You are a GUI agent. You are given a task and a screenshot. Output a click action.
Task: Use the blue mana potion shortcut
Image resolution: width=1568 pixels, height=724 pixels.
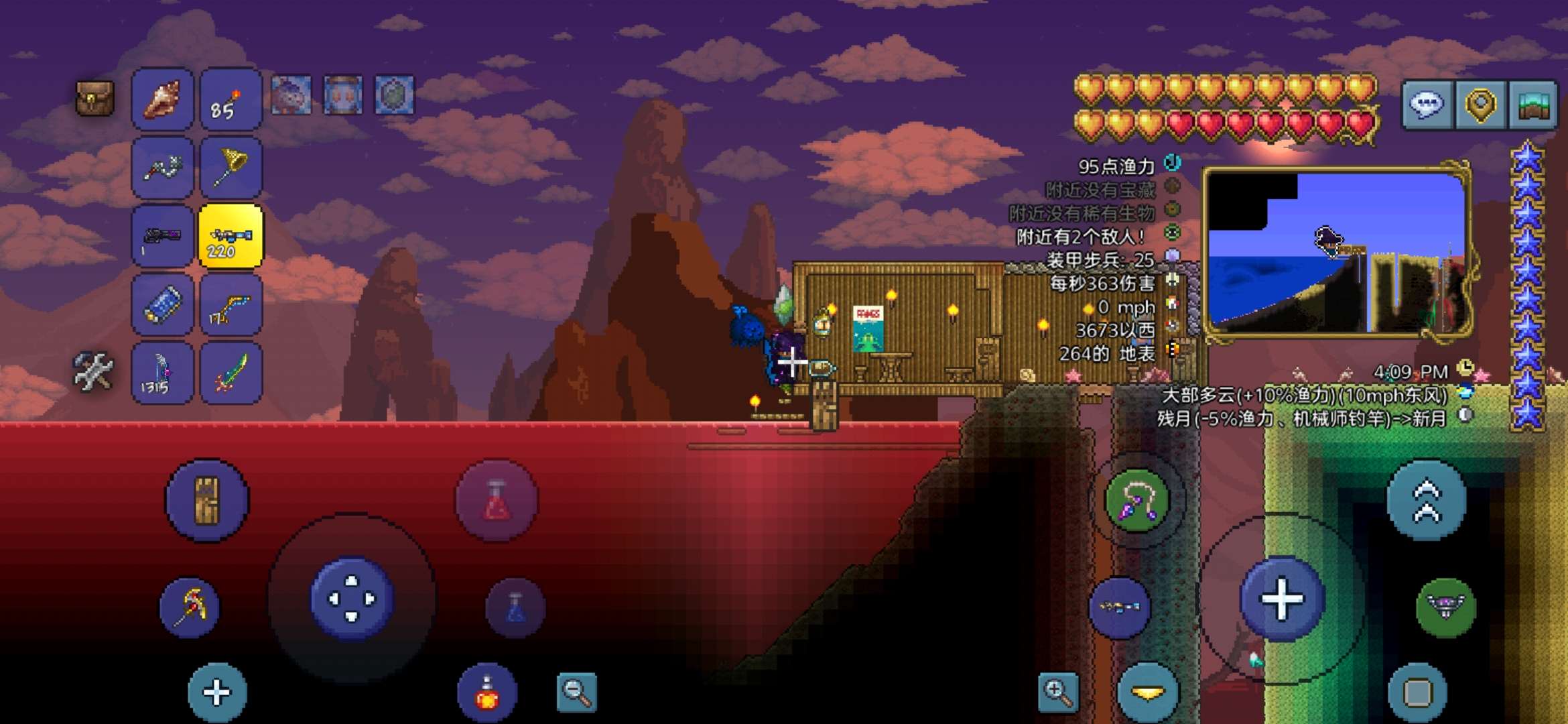(515, 607)
